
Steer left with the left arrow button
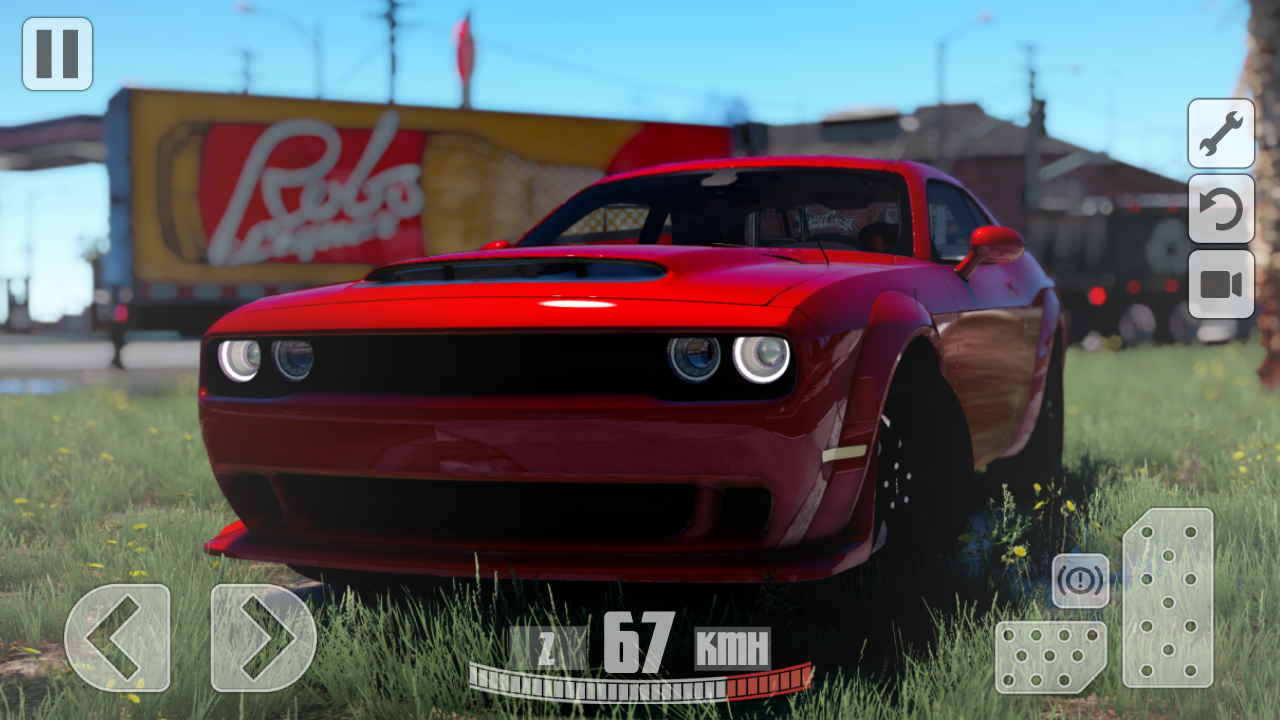coord(120,638)
